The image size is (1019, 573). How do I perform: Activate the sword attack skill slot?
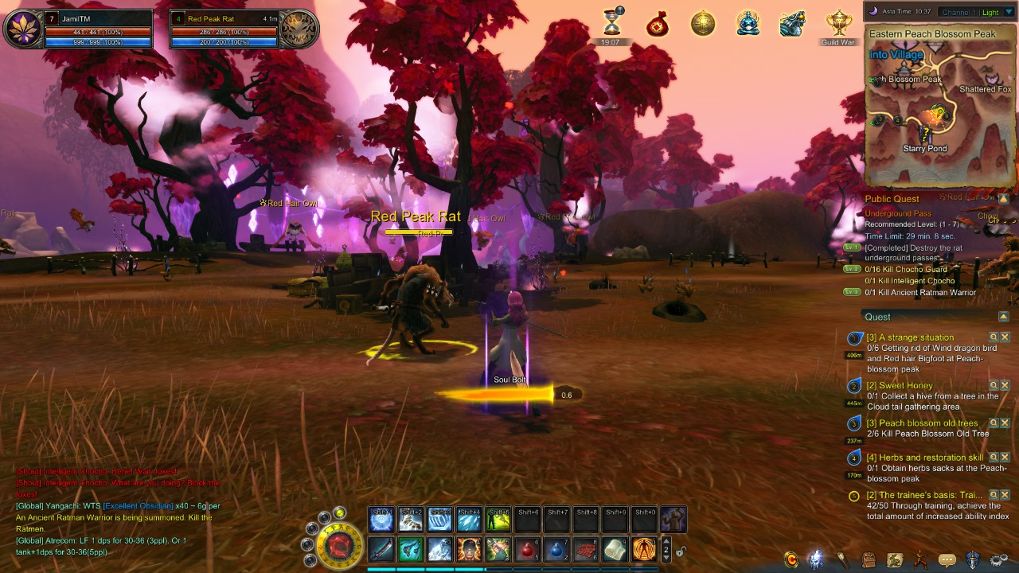(381, 549)
